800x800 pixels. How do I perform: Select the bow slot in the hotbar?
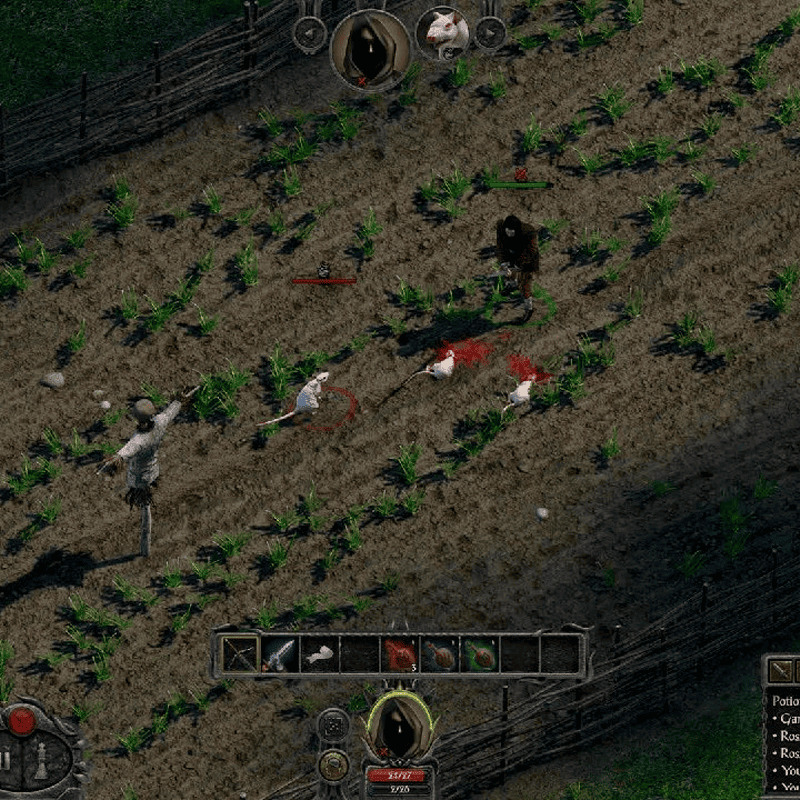(x=240, y=654)
